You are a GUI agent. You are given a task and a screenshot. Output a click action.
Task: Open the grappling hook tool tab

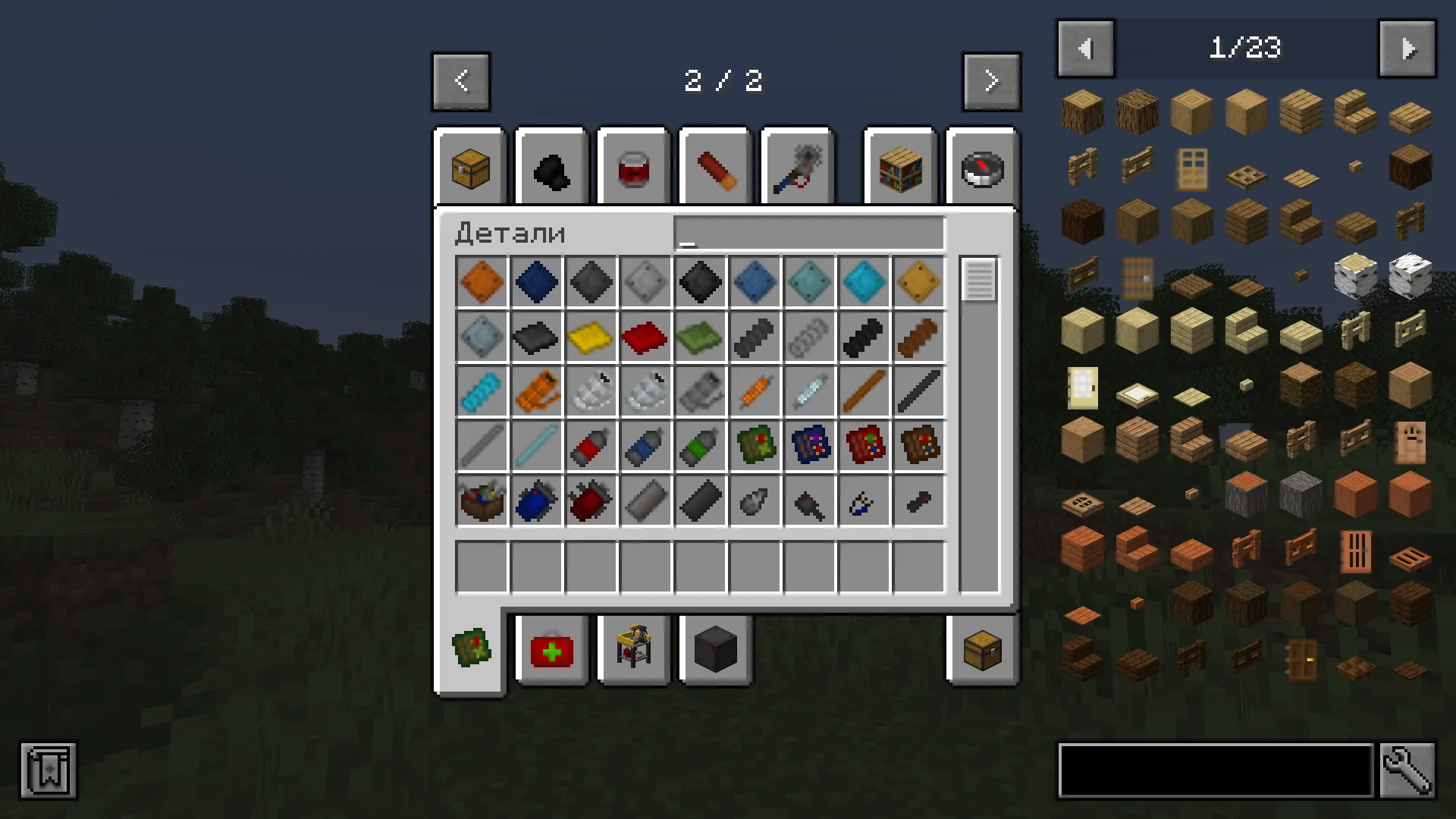coord(797,168)
